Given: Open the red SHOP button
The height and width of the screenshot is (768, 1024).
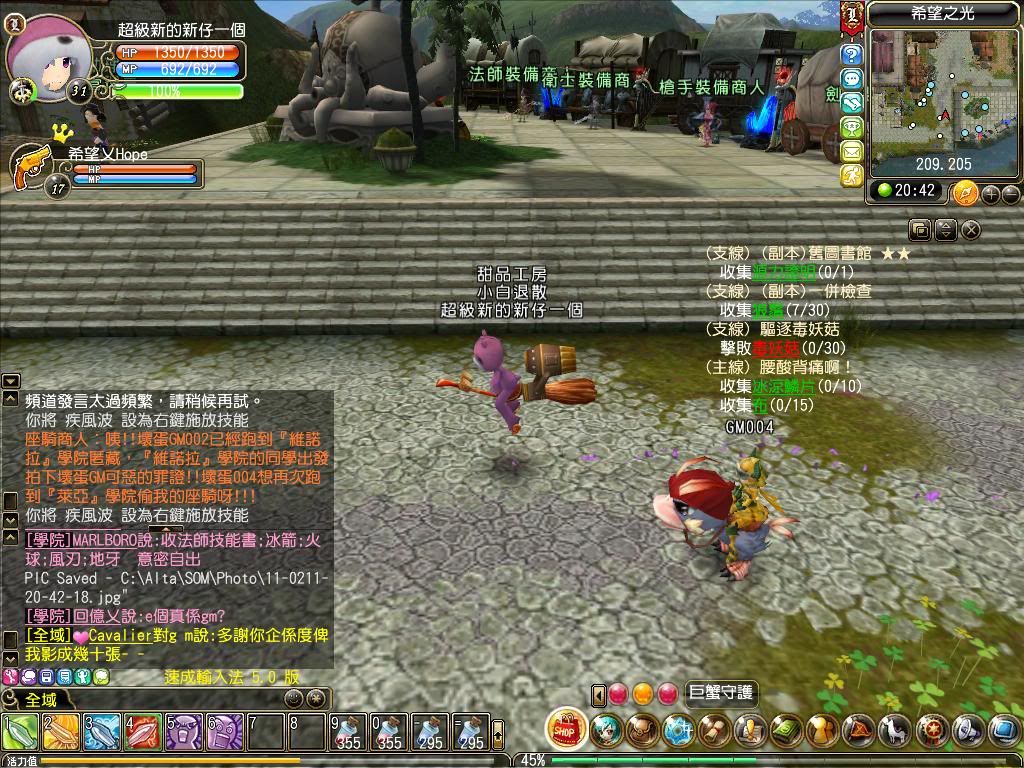Looking at the screenshot, I should click(567, 730).
